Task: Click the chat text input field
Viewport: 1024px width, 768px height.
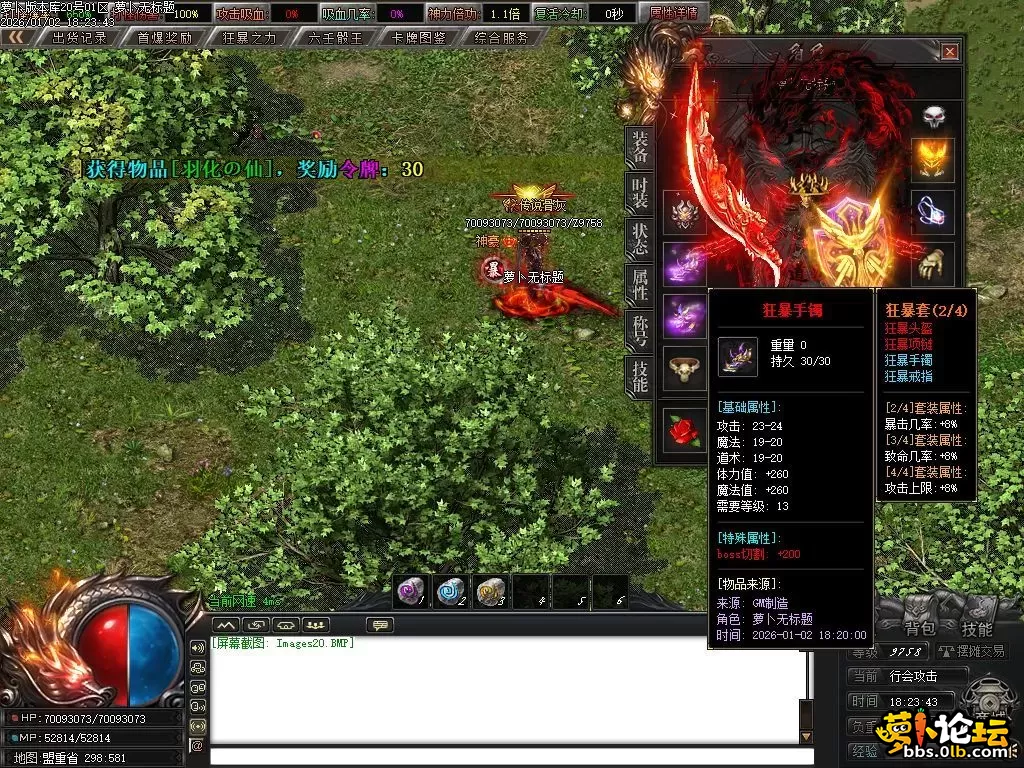Action: point(505,756)
